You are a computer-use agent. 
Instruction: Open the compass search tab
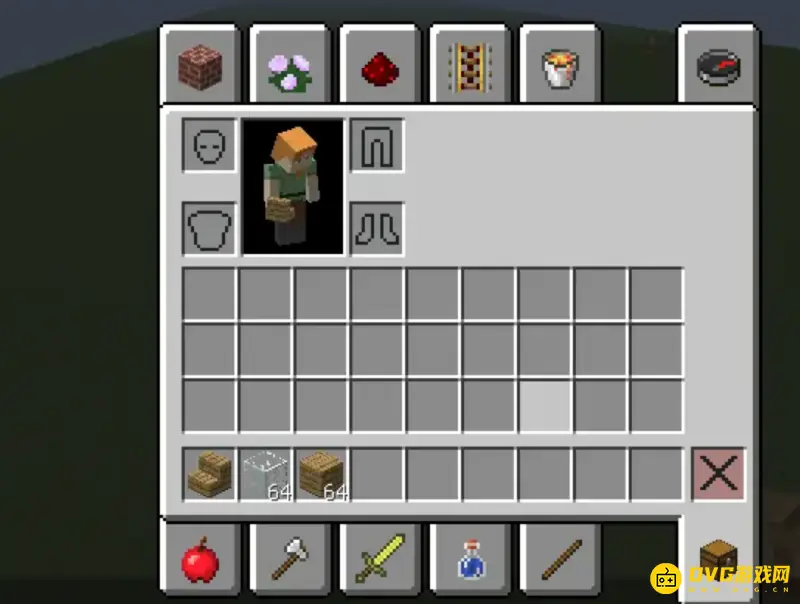point(718,67)
